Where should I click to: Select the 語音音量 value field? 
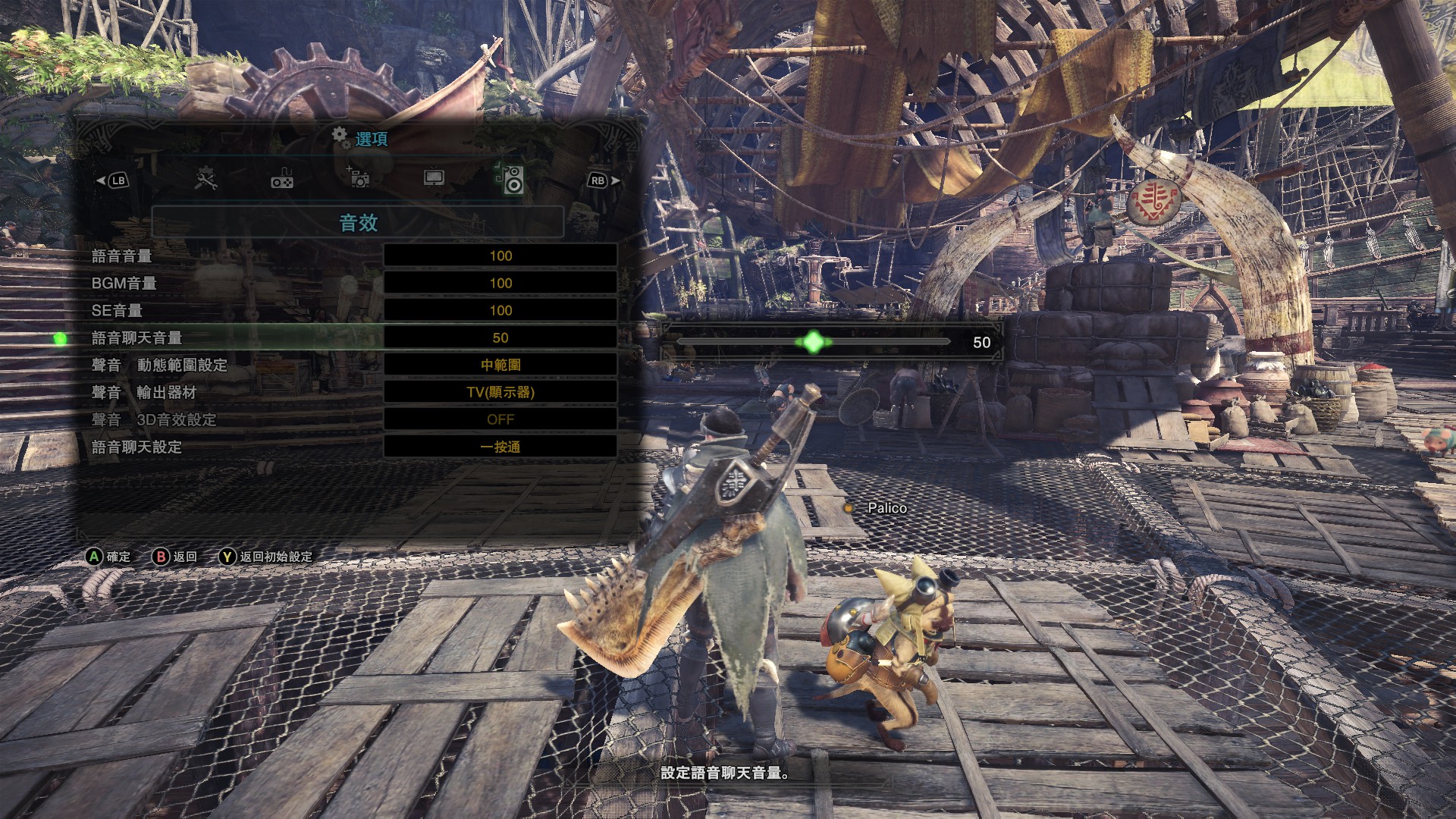click(500, 256)
